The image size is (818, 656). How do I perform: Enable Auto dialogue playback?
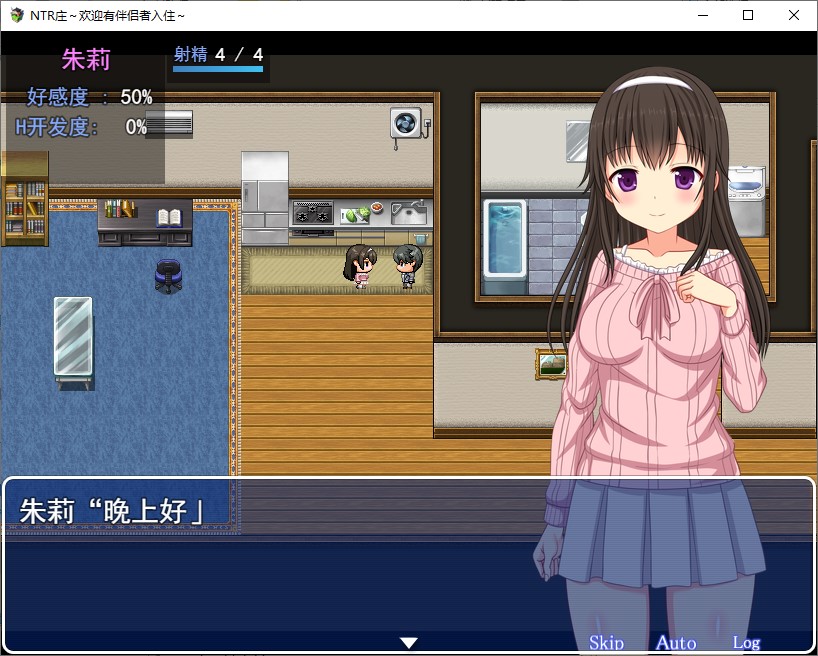(676, 643)
